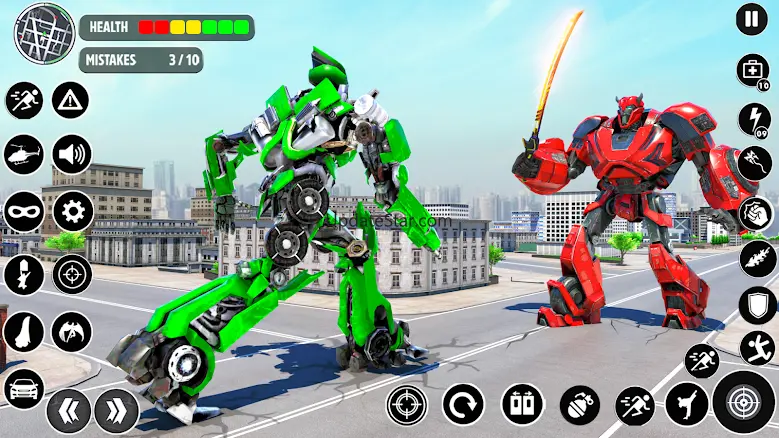Screen dimensions: 779x438
Task: Activate the lightning bolt power
Action: [754, 118]
